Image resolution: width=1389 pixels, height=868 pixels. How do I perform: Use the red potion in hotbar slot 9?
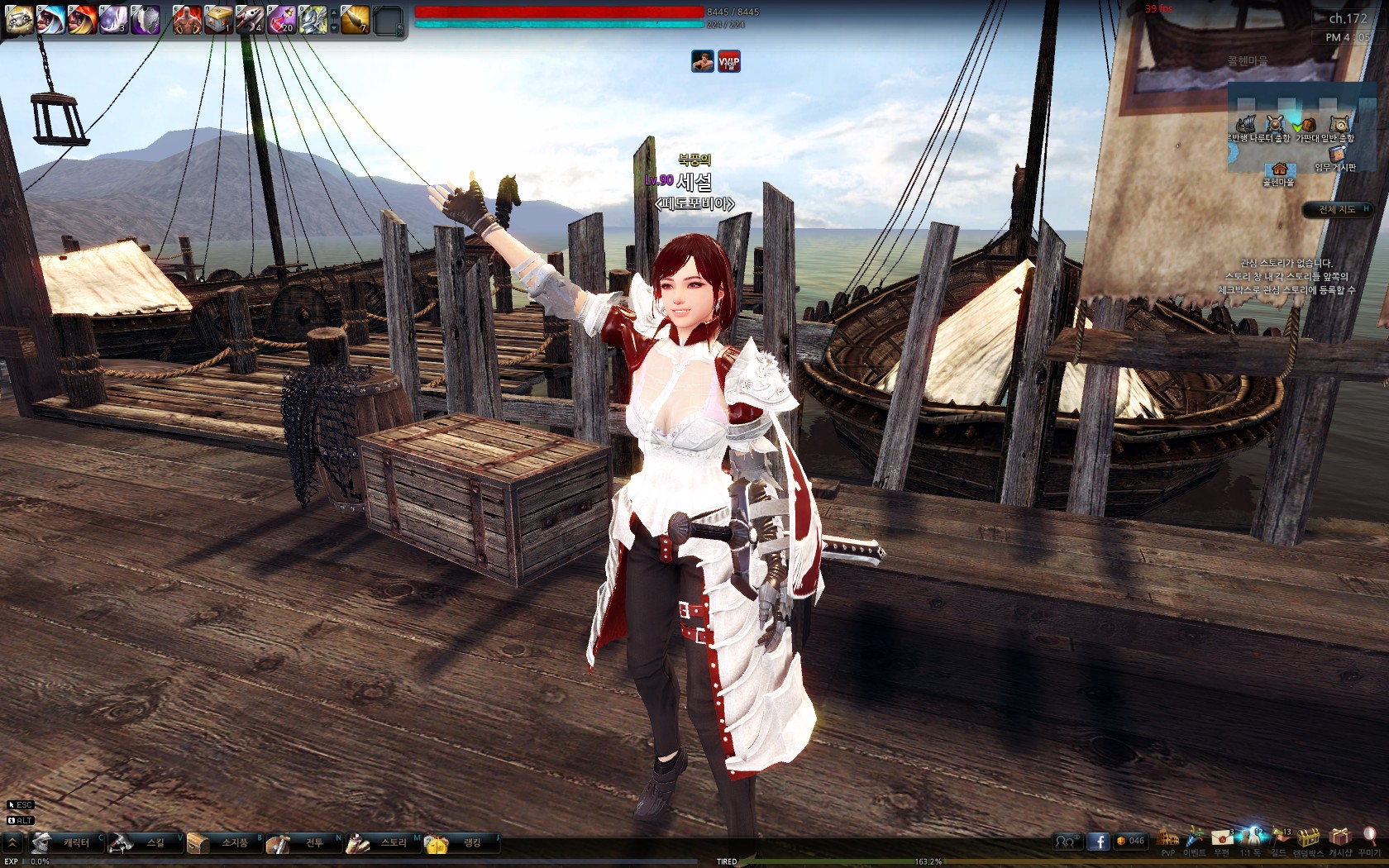(282, 19)
